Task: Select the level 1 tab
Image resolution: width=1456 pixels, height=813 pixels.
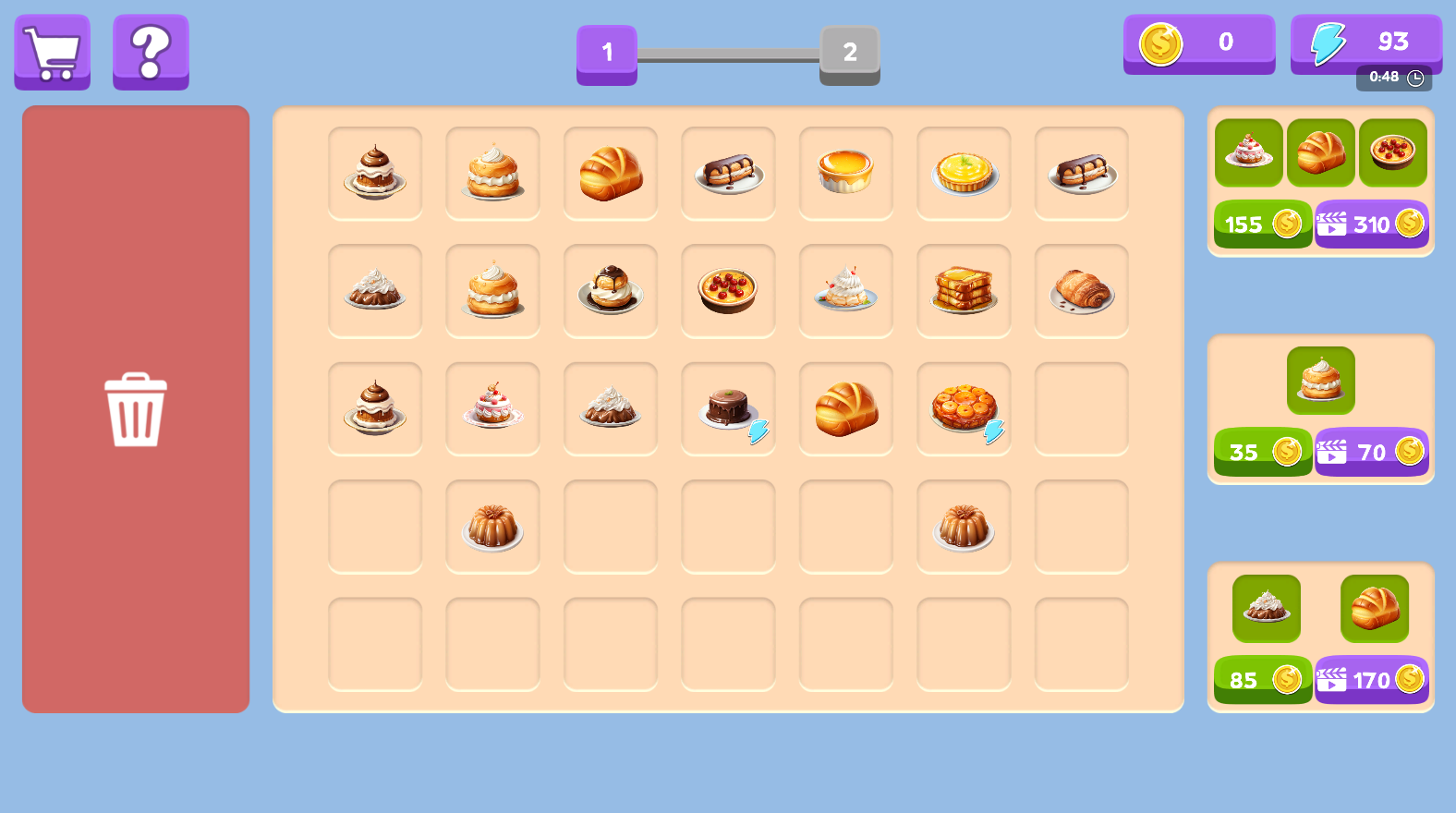Action: point(607,55)
